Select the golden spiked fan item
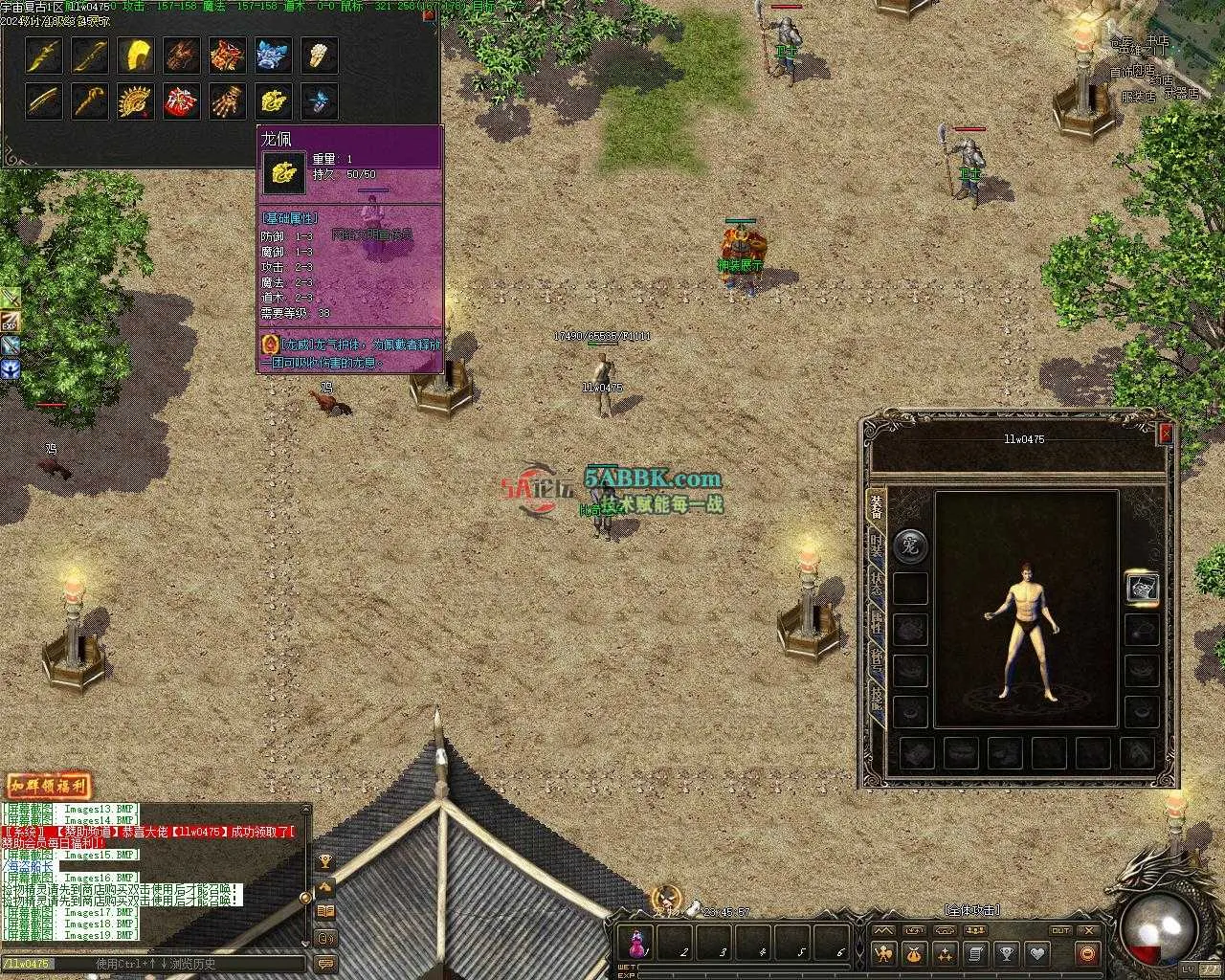The image size is (1225, 980). pos(136,100)
